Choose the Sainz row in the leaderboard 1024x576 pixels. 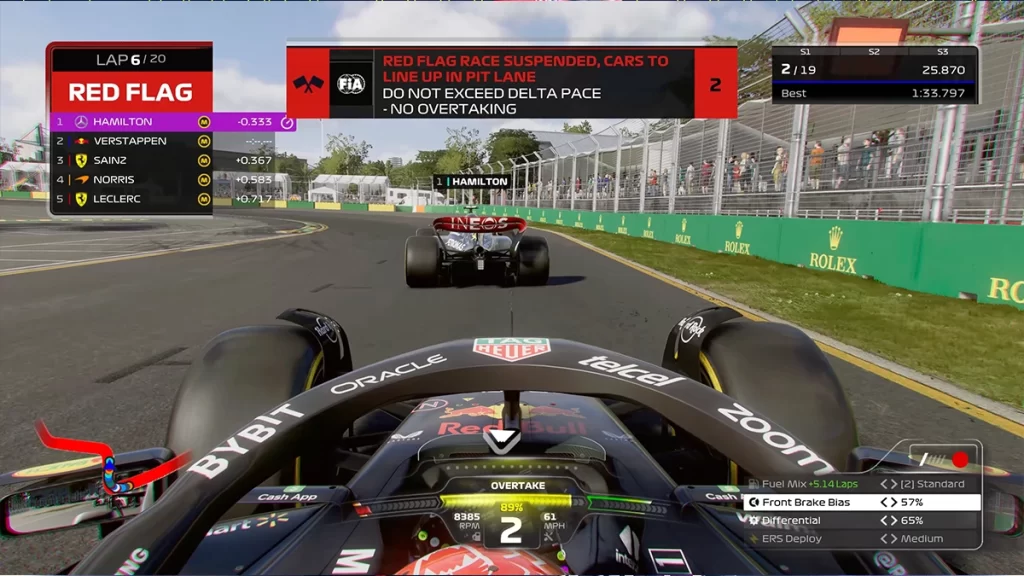coord(130,160)
